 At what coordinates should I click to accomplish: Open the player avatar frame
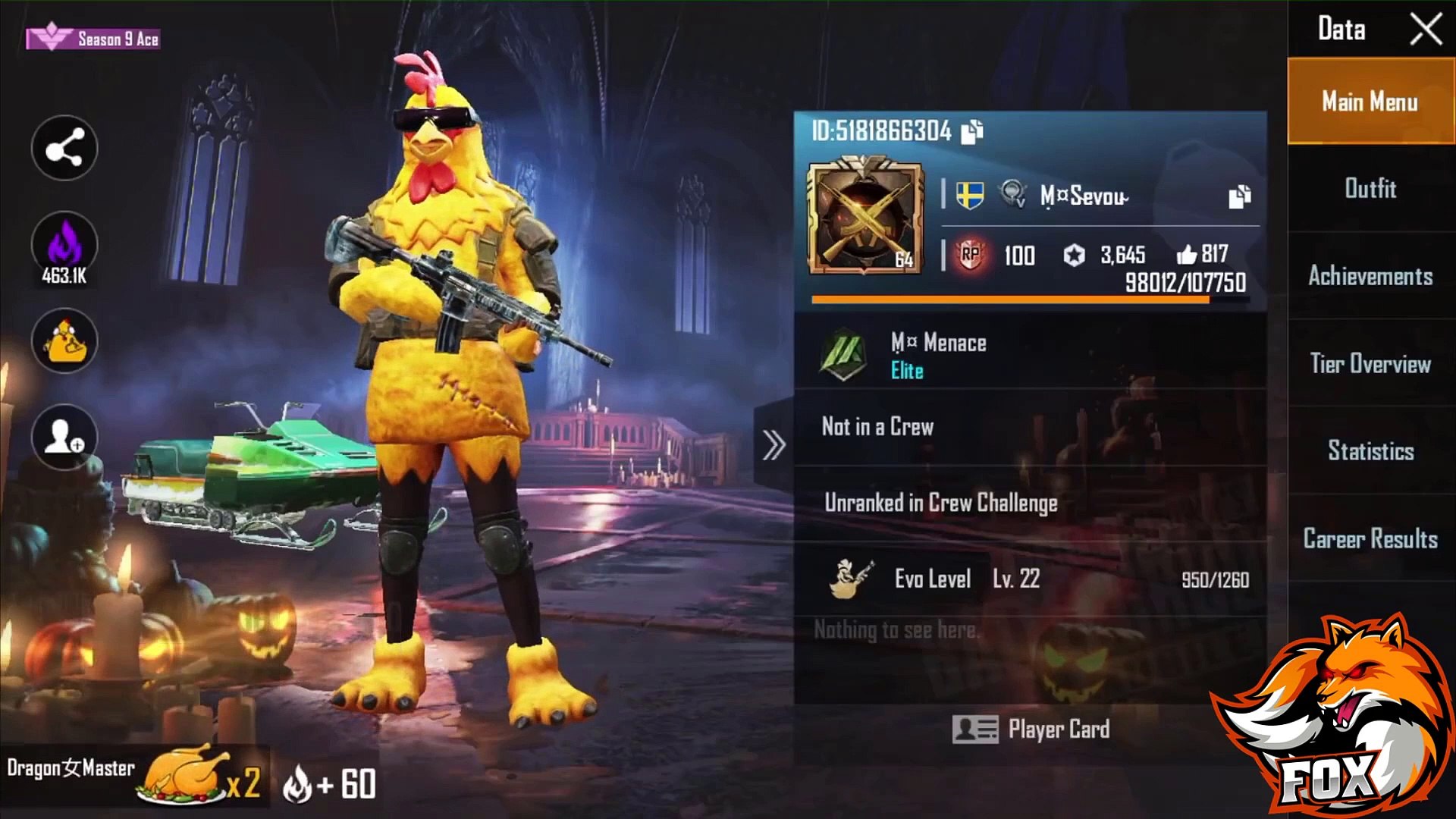click(x=865, y=217)
